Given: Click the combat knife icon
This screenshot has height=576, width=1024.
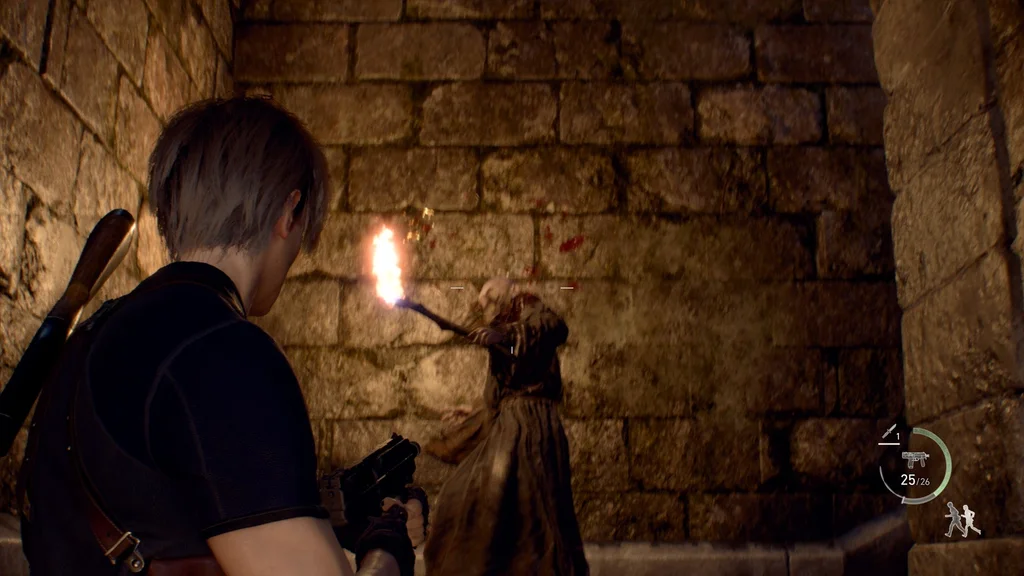Looking at the screenshot, I should (888, 433).
